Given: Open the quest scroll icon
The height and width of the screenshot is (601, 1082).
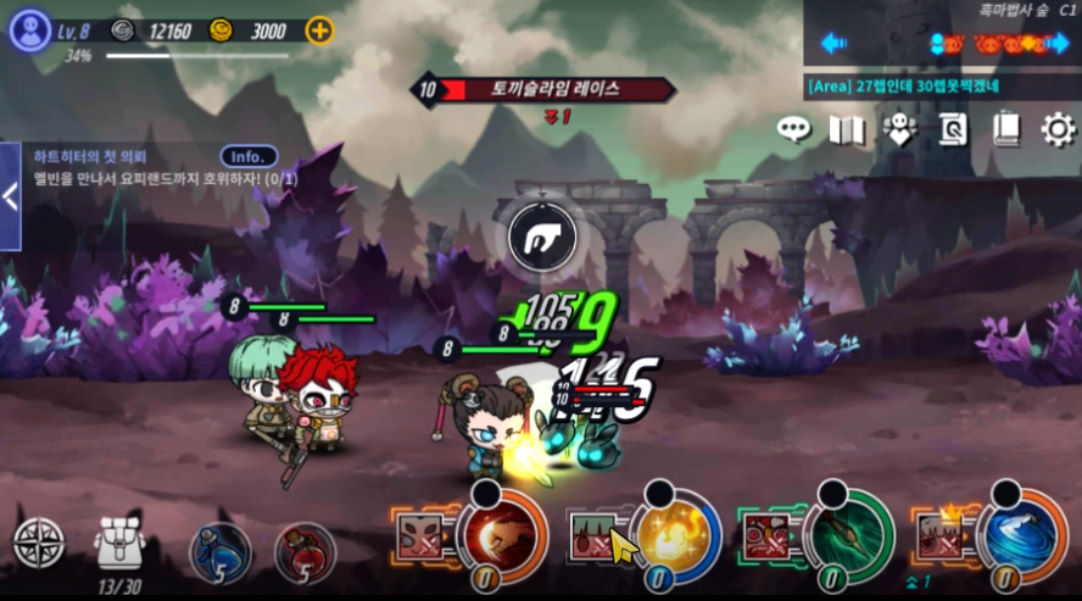Looking at the screenshot, I should (952, 129).
